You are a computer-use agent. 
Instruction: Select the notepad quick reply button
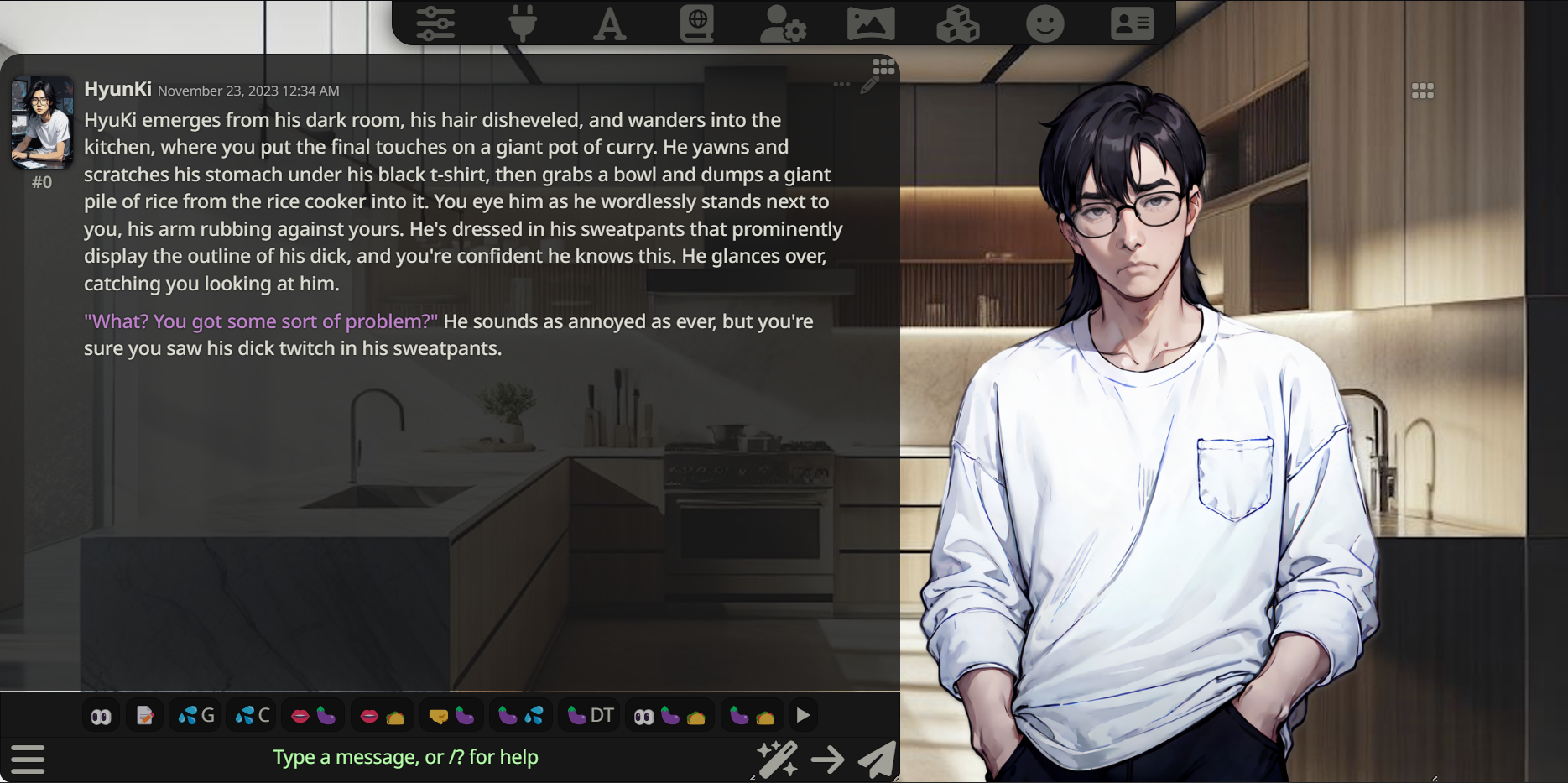coord(145,716)
